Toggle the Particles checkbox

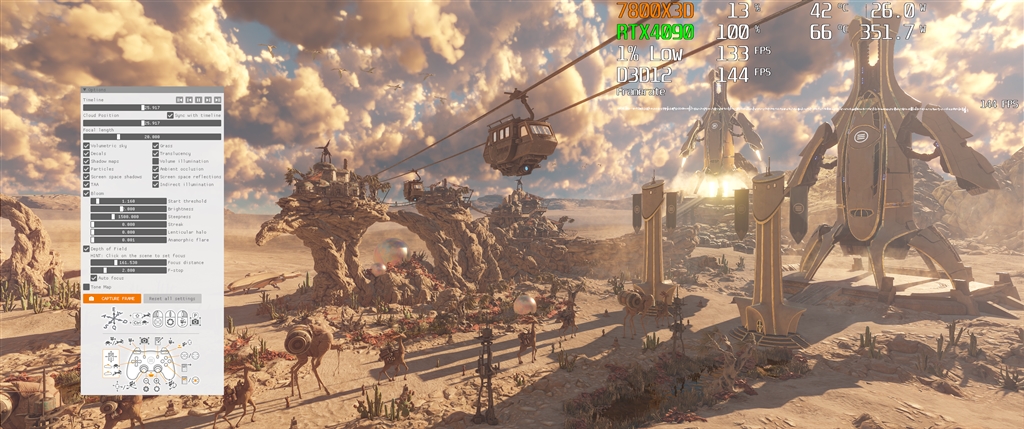(87, 170)
